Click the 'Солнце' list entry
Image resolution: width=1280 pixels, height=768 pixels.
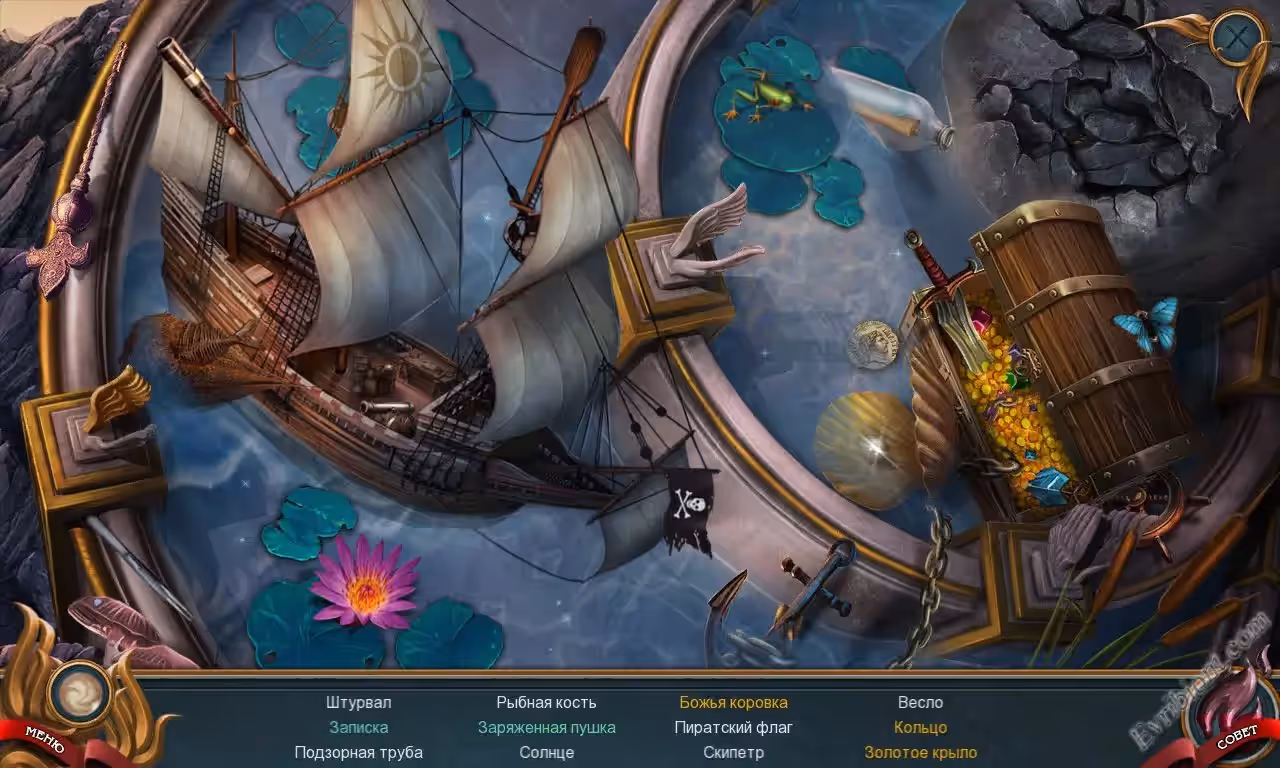point(546,752)
